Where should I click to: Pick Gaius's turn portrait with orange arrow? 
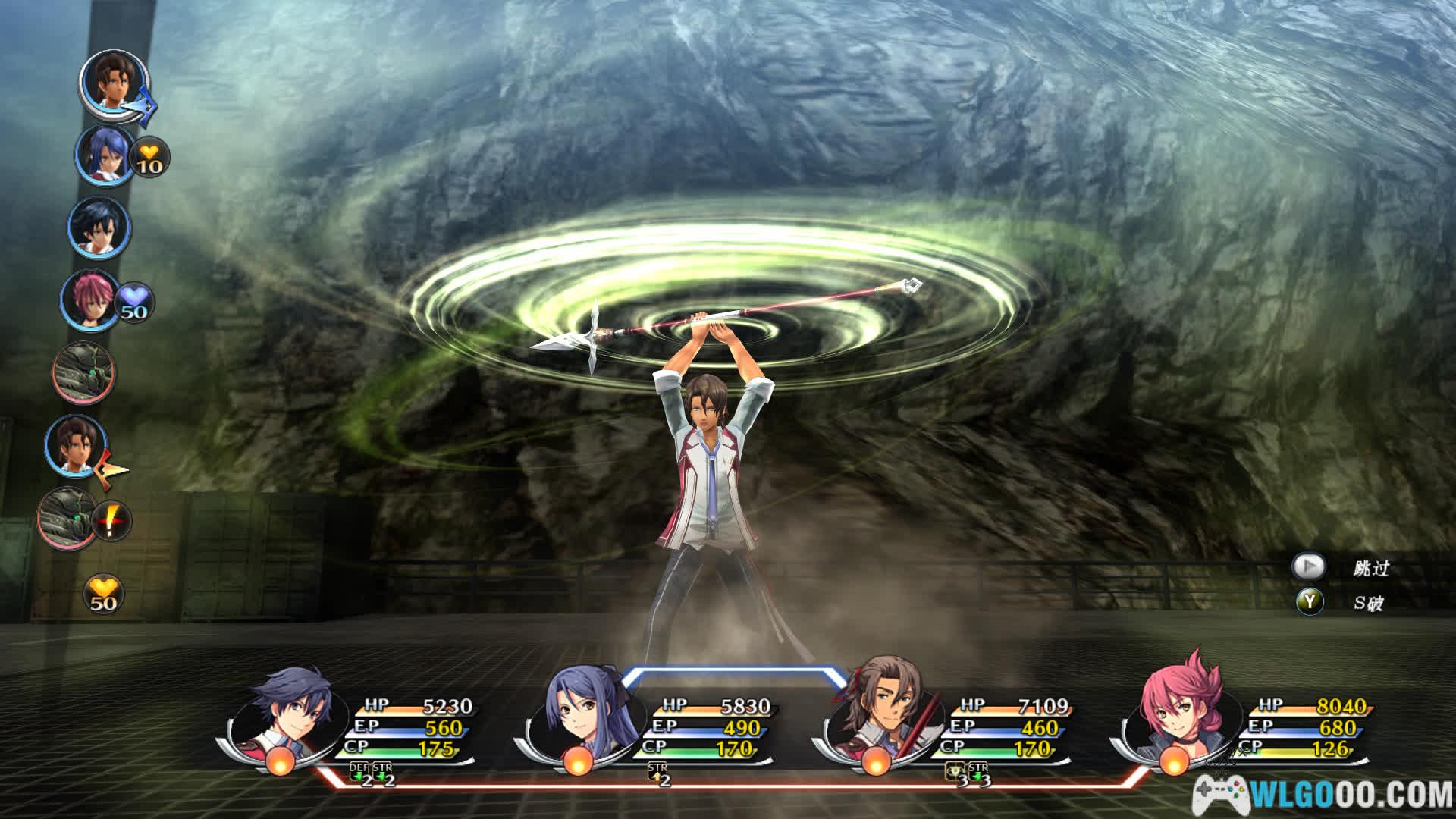click(x=74, y=446)
